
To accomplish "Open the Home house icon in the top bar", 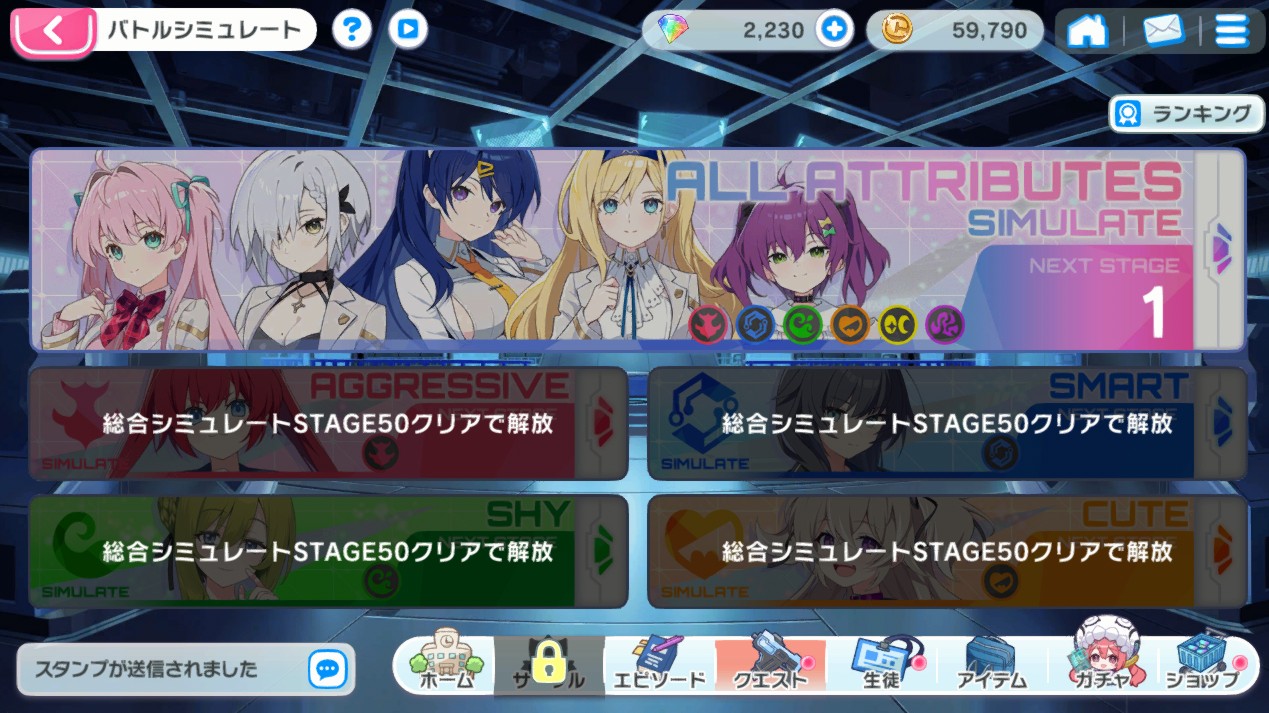I will pyautogui.click(x=1088, y=30).
